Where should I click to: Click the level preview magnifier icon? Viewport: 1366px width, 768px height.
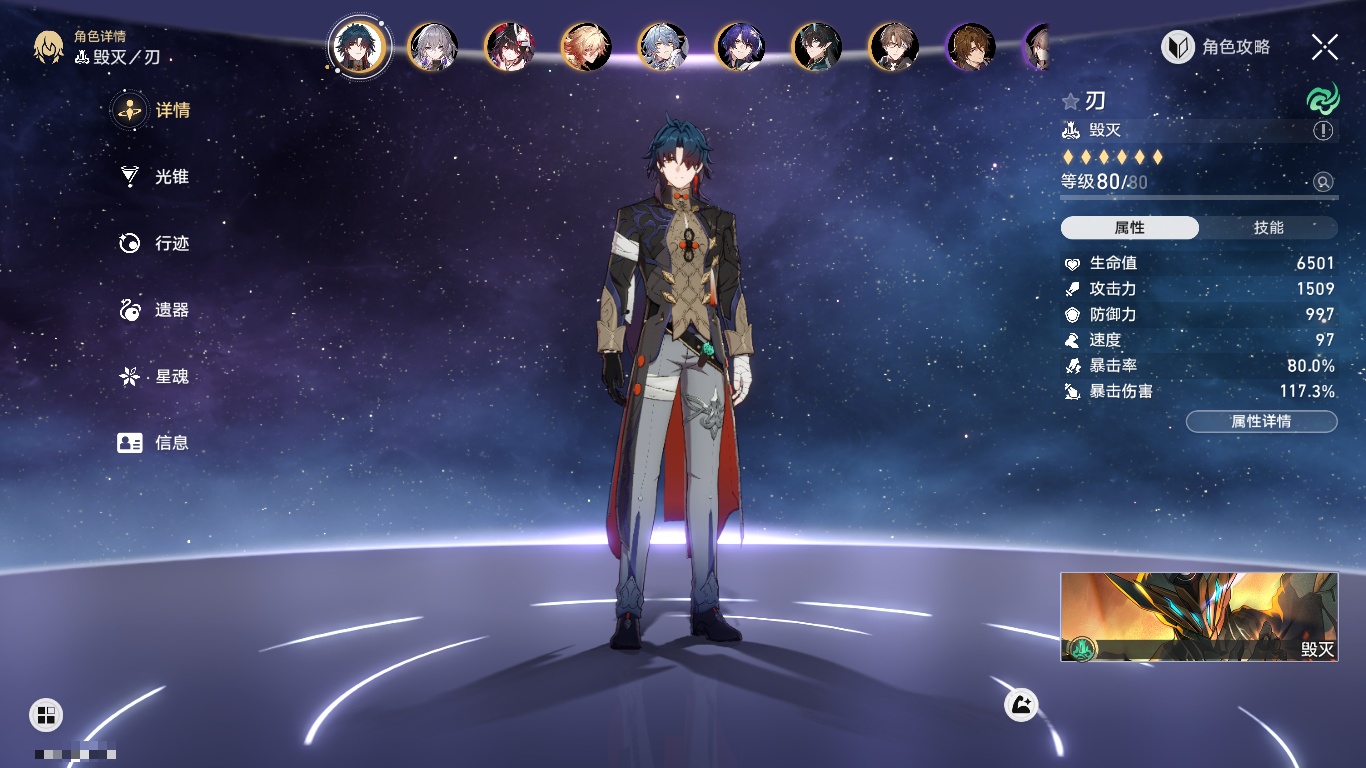pyautogui.click(x=1323, y=182)
